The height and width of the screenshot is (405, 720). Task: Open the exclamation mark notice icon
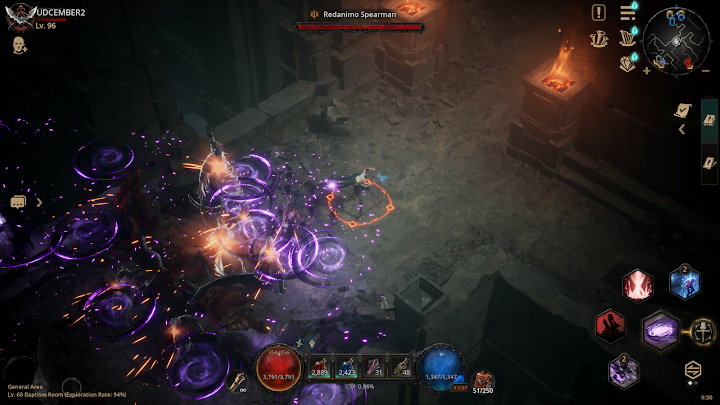point(598,12)
